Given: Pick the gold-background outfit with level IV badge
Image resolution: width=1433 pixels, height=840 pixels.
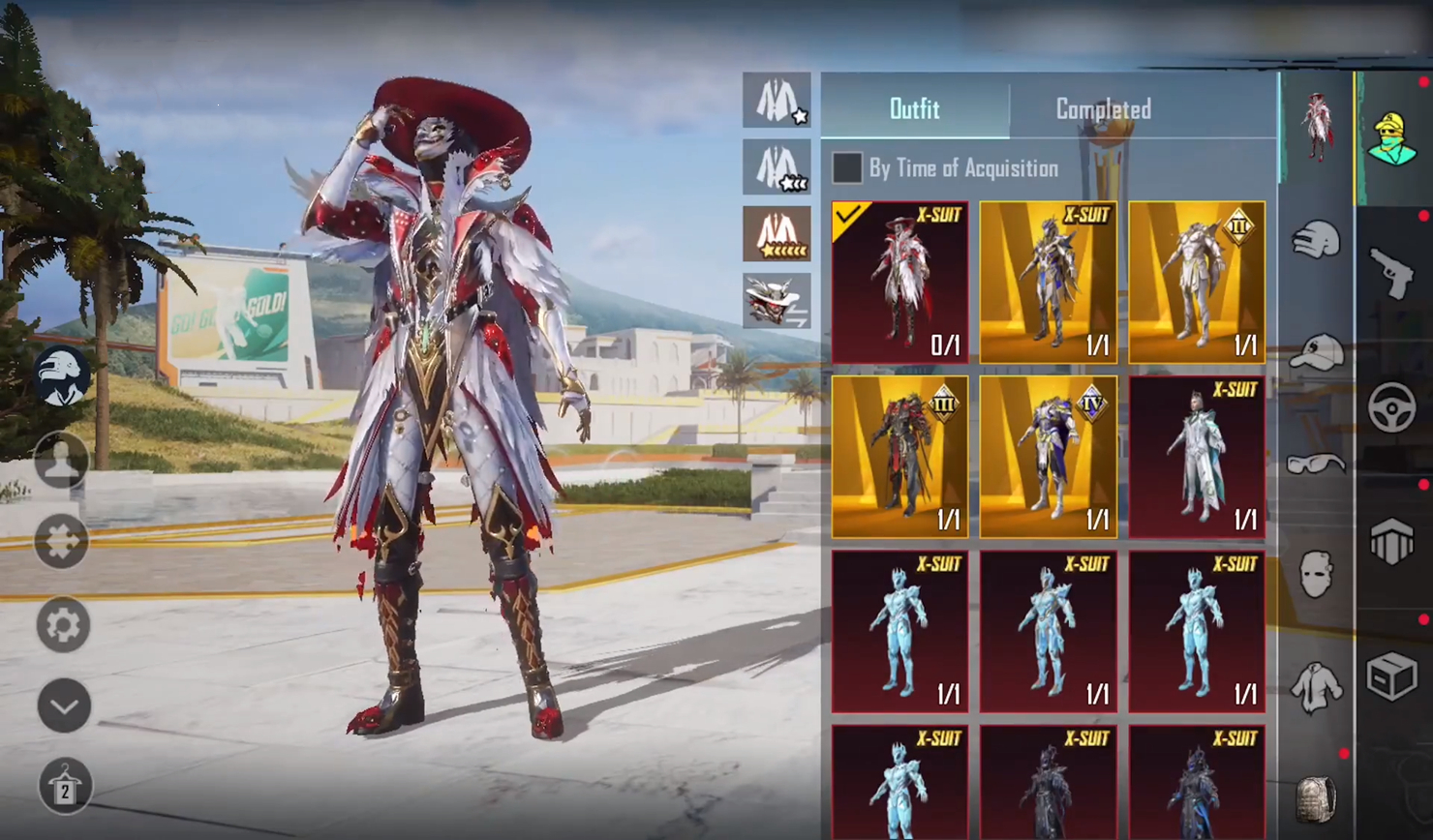Looking at the screenshot, I should click(1048, 456).
